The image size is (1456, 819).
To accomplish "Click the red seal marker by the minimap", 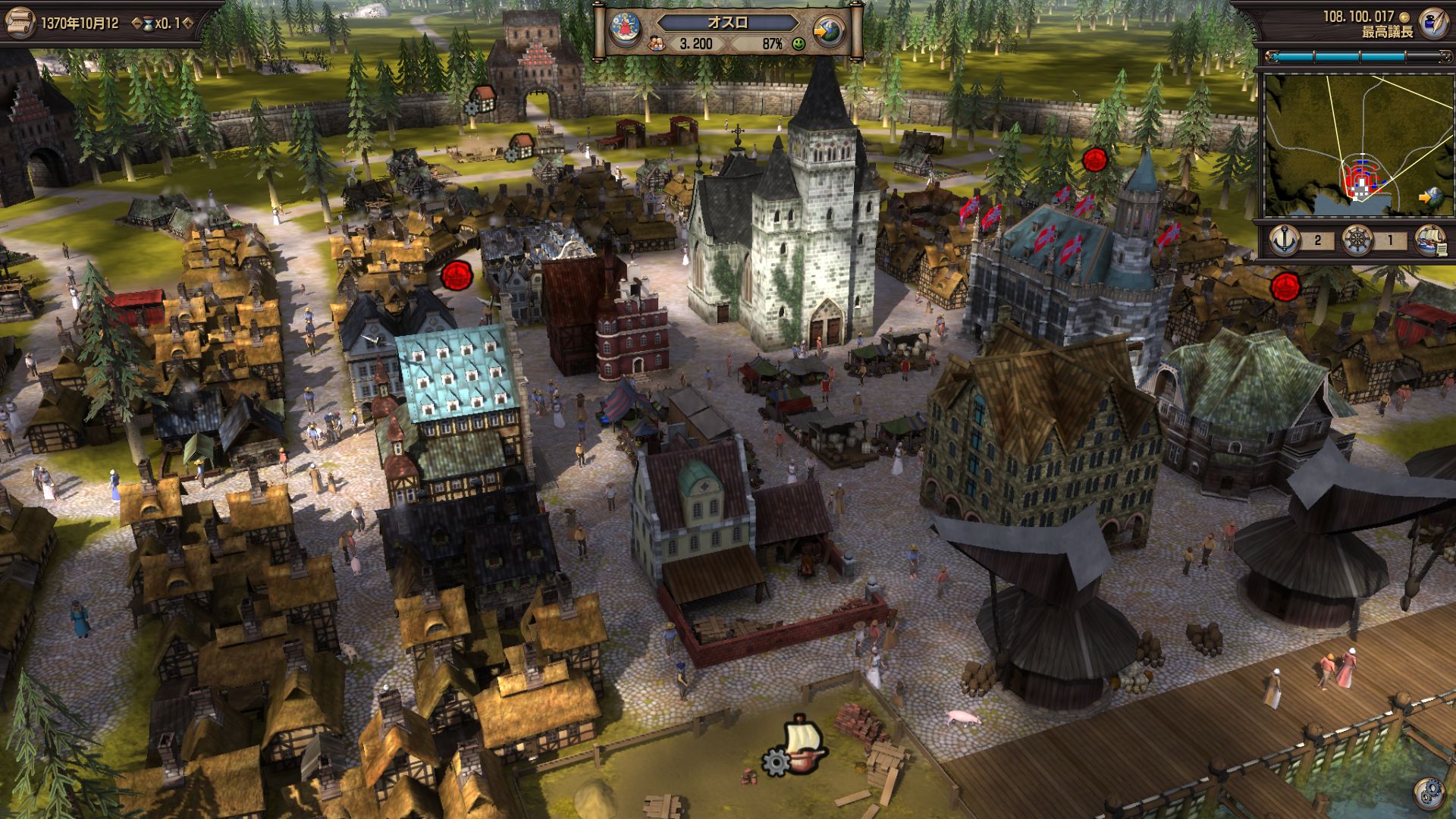I will point(1285,287).
